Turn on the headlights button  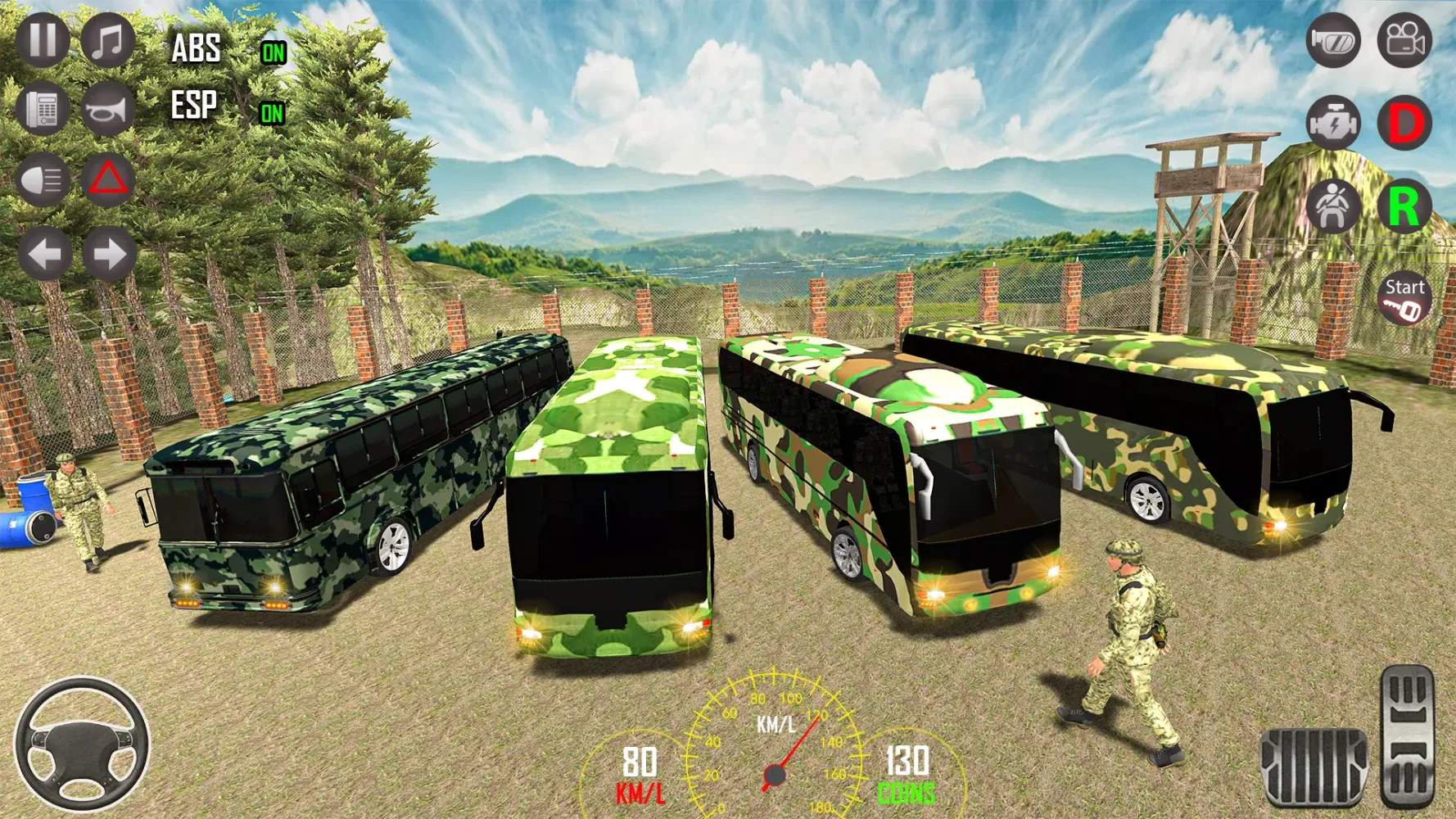[x=43, y=179]
